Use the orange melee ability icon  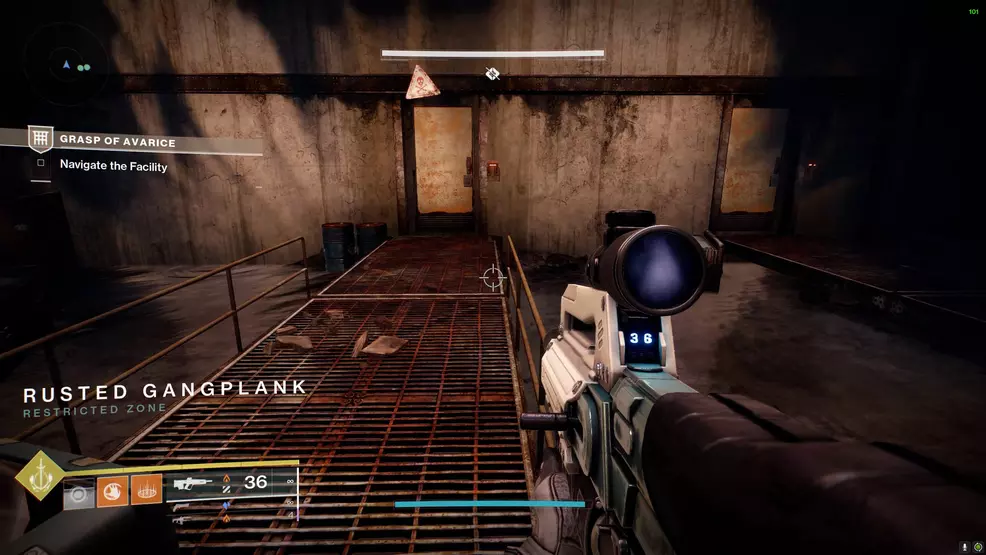113,491
